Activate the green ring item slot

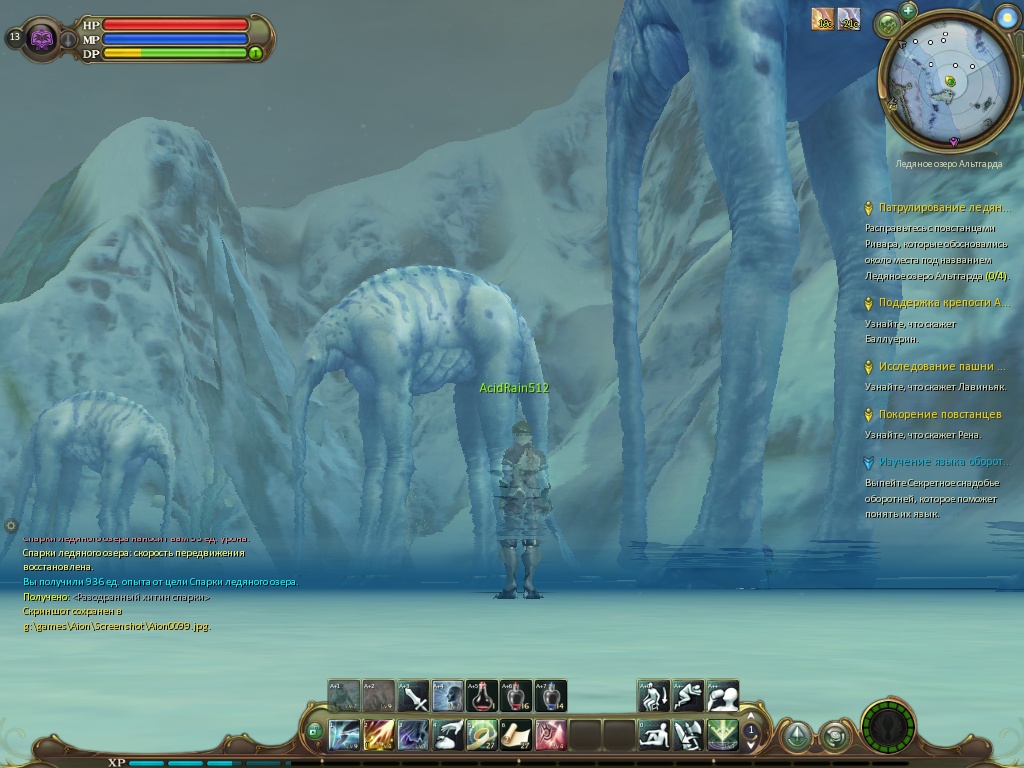tap(482, 735)
